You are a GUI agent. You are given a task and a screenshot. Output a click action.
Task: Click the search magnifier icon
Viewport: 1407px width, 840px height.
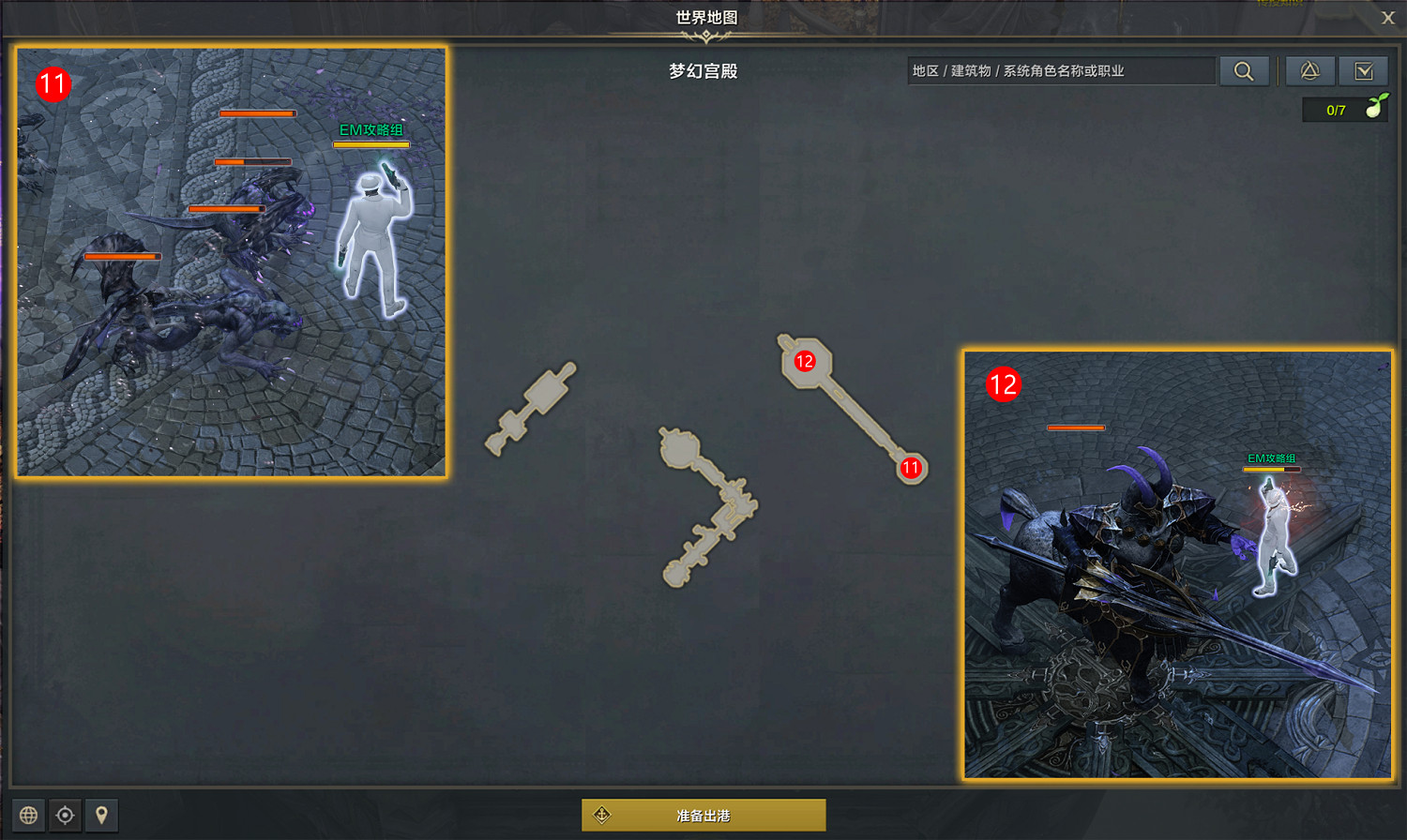click(1245, 70)
